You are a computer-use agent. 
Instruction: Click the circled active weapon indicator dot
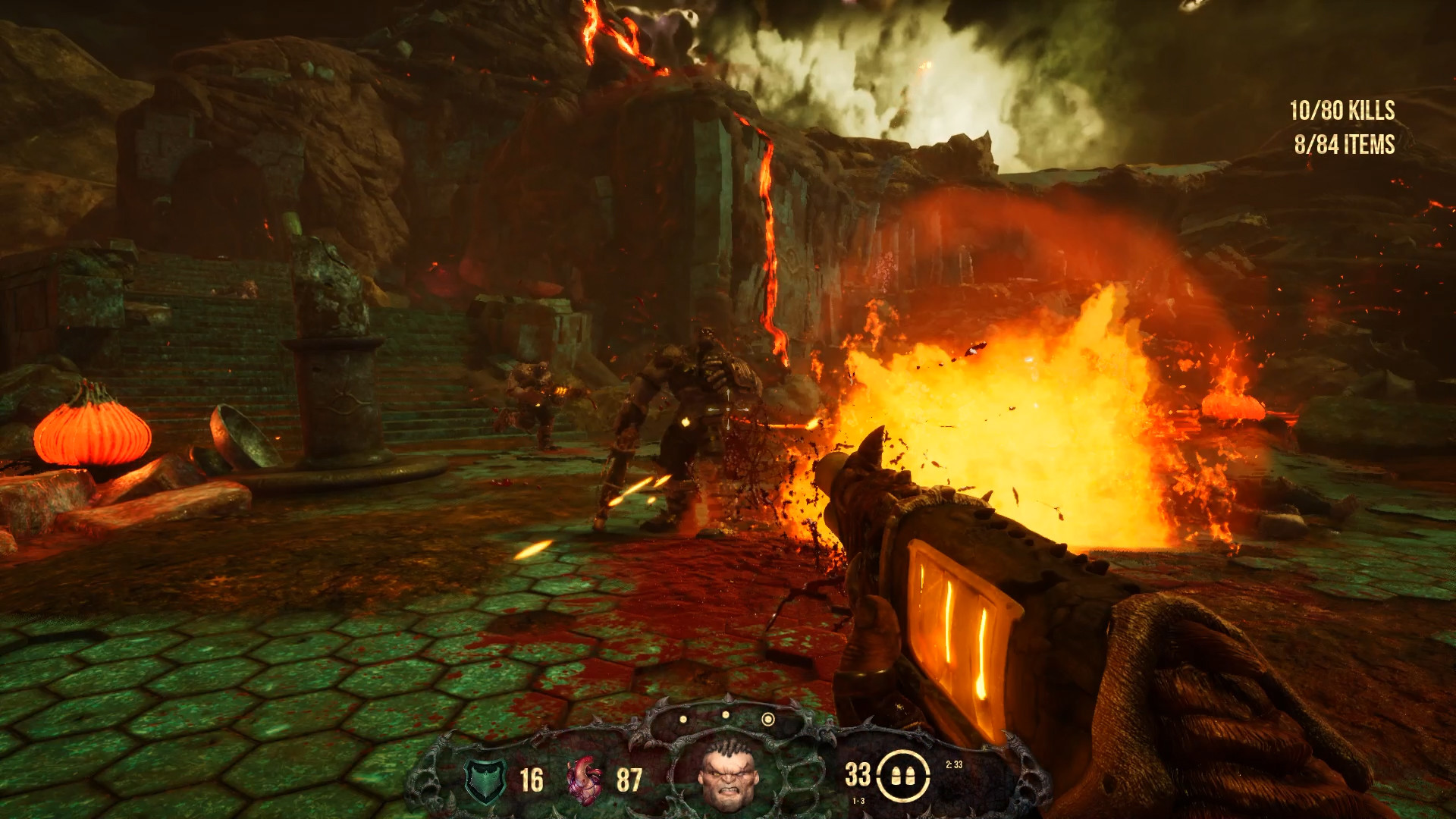click(x=768, y=720)
